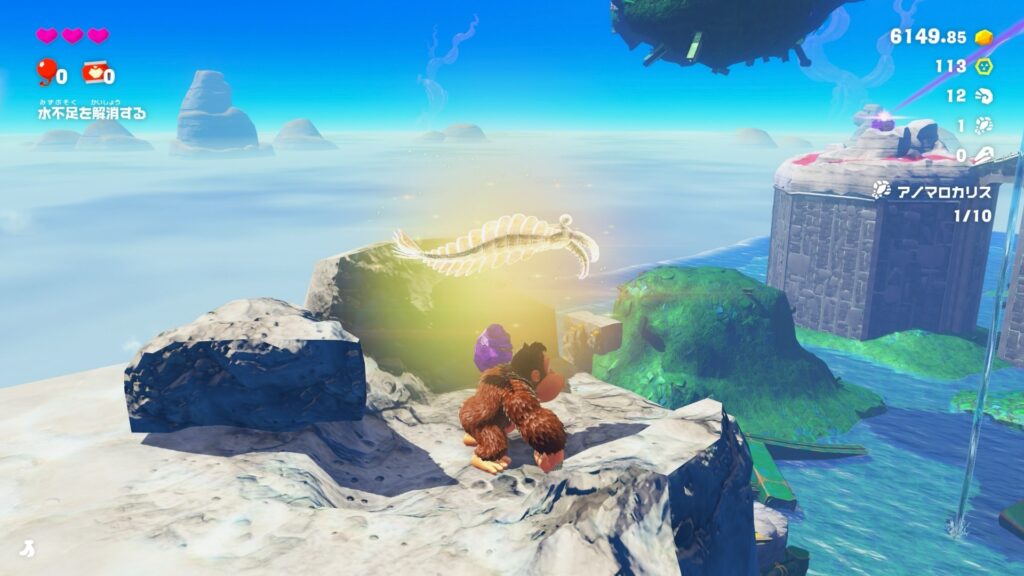Open the 水不足を解消する objective tracker
Image resolution: width=1024 pixels, height=576 pixels.
[x=92, y=113]
